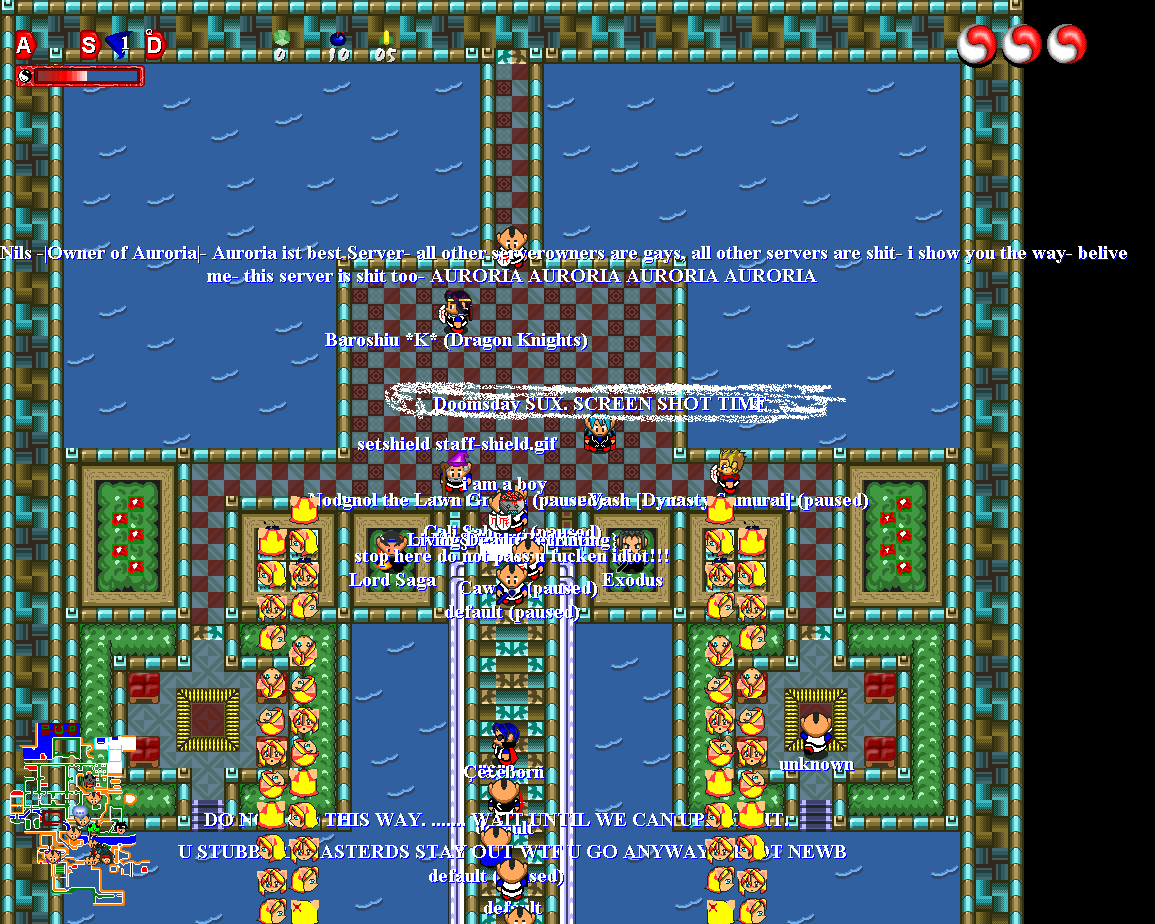Screen dimensions: 1155x924
Task: Select the S slot with the blue item
Action: pos(90,45)
